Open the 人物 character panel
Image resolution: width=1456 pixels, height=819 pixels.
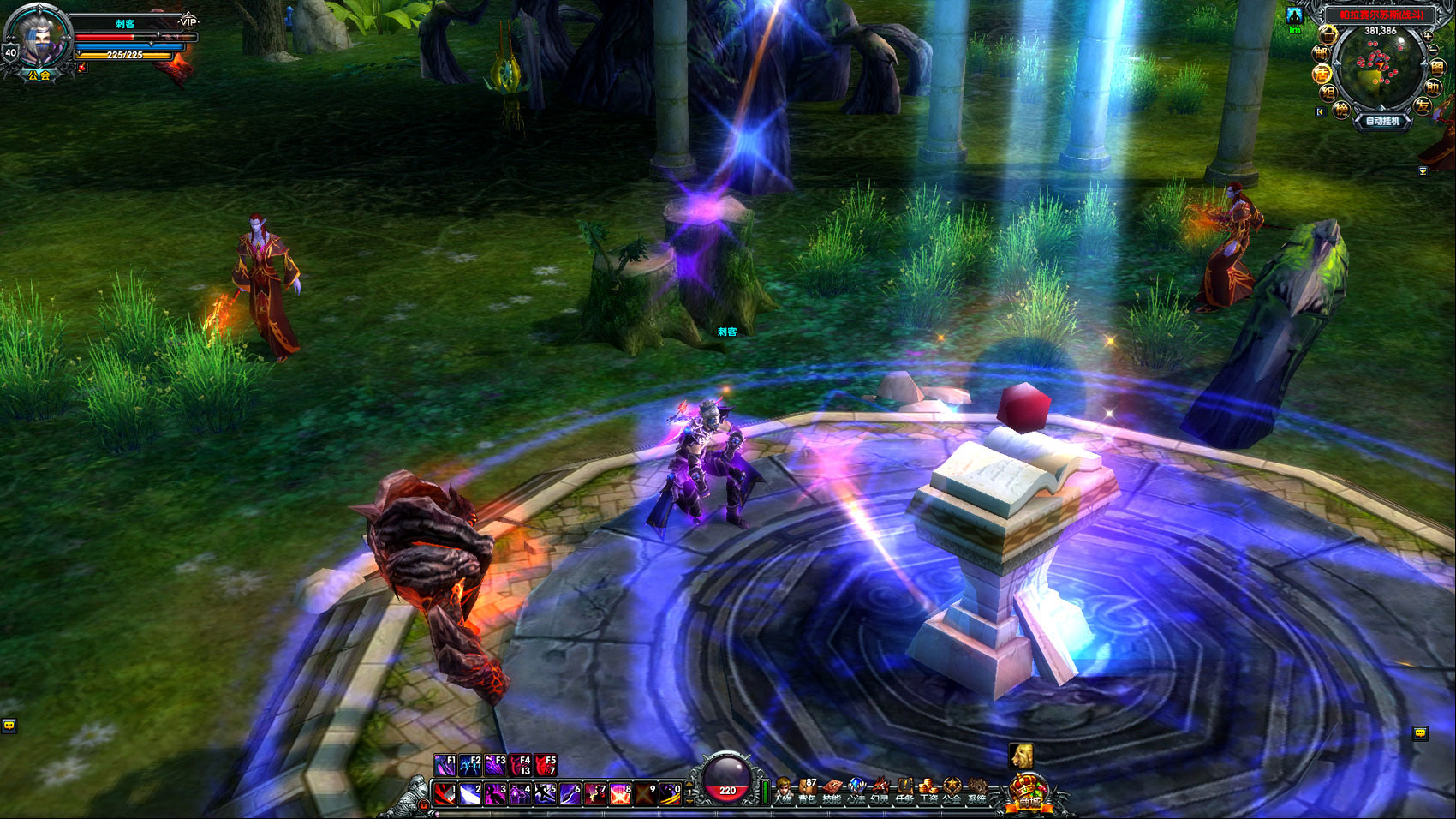coord(783,790)
